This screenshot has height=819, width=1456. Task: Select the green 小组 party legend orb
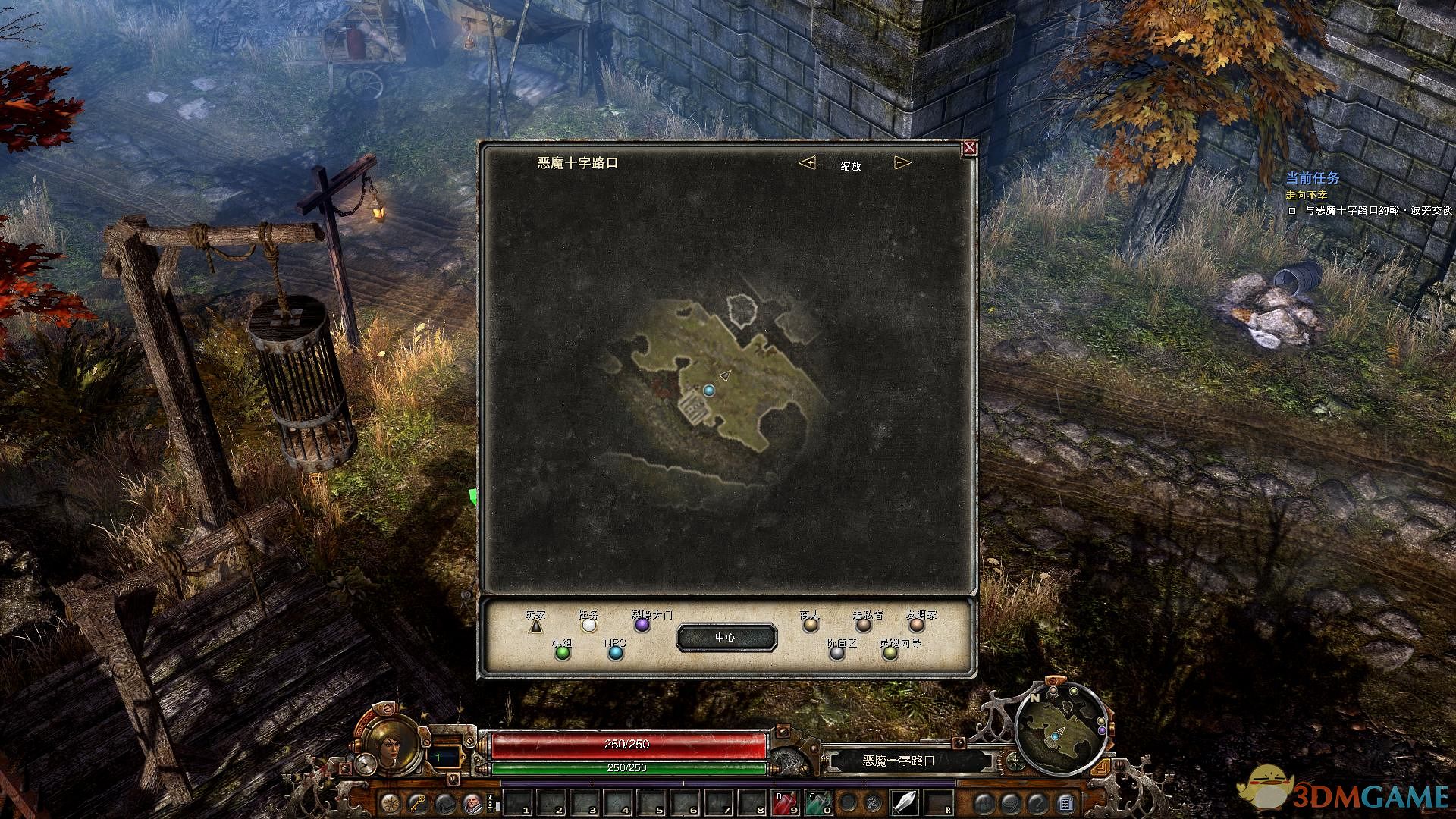click(x=562, y=652)
